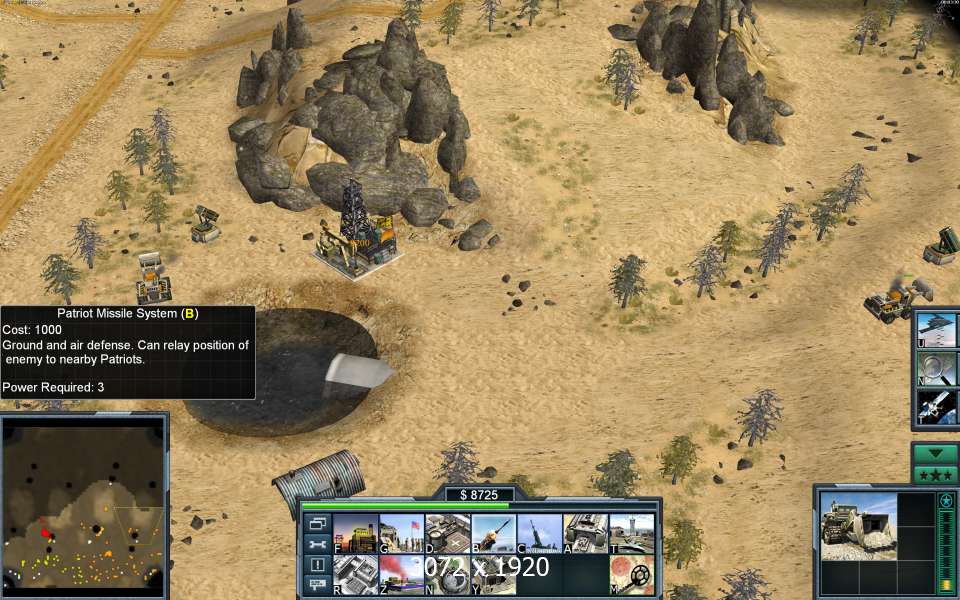The image size is (960, 600).
Task: Collapse the panel with the green down arrow
Action: click(x=935, y=453)
